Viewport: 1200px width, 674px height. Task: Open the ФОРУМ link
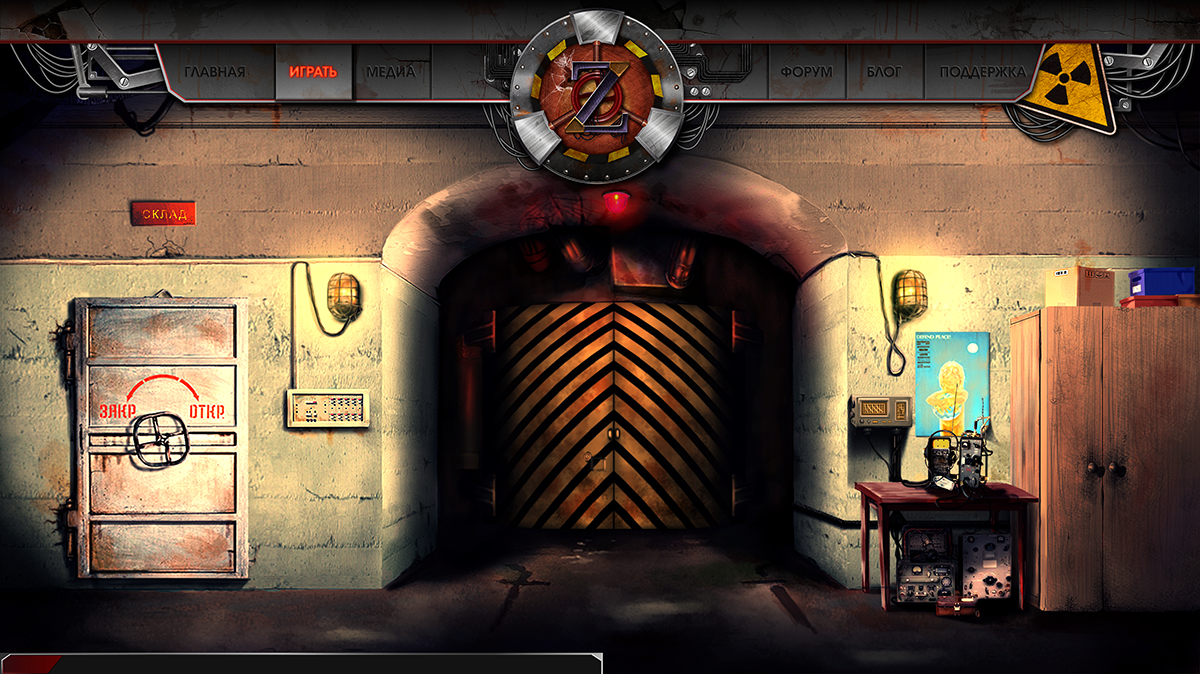click(806, 72)
